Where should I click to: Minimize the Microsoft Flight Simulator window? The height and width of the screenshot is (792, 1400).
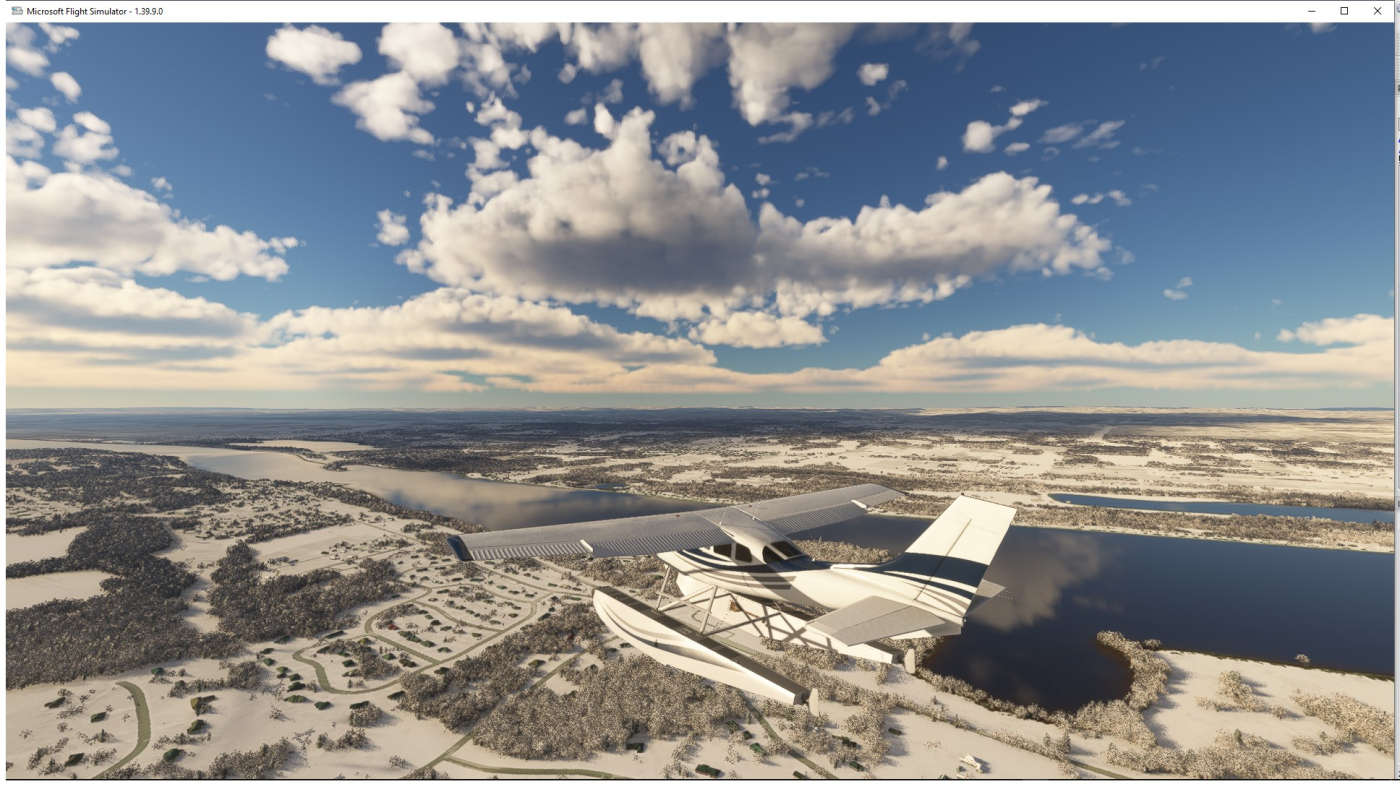pyautogui.click(x=1312, y=11)
